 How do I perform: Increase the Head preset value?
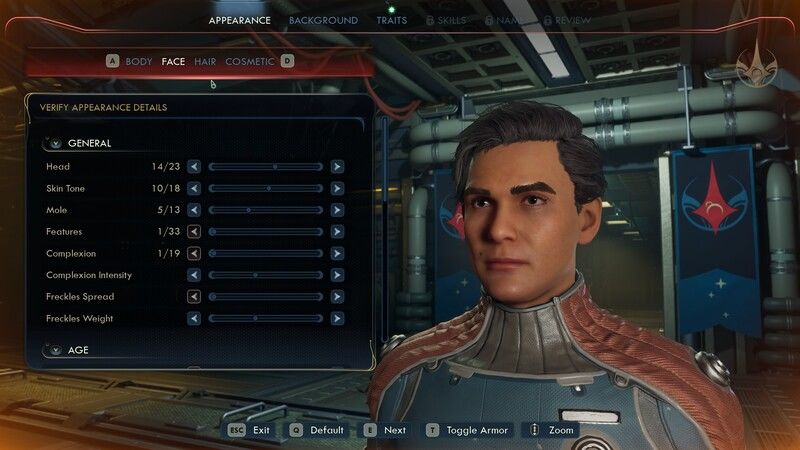pyautogui.click(x=338, y=166)
